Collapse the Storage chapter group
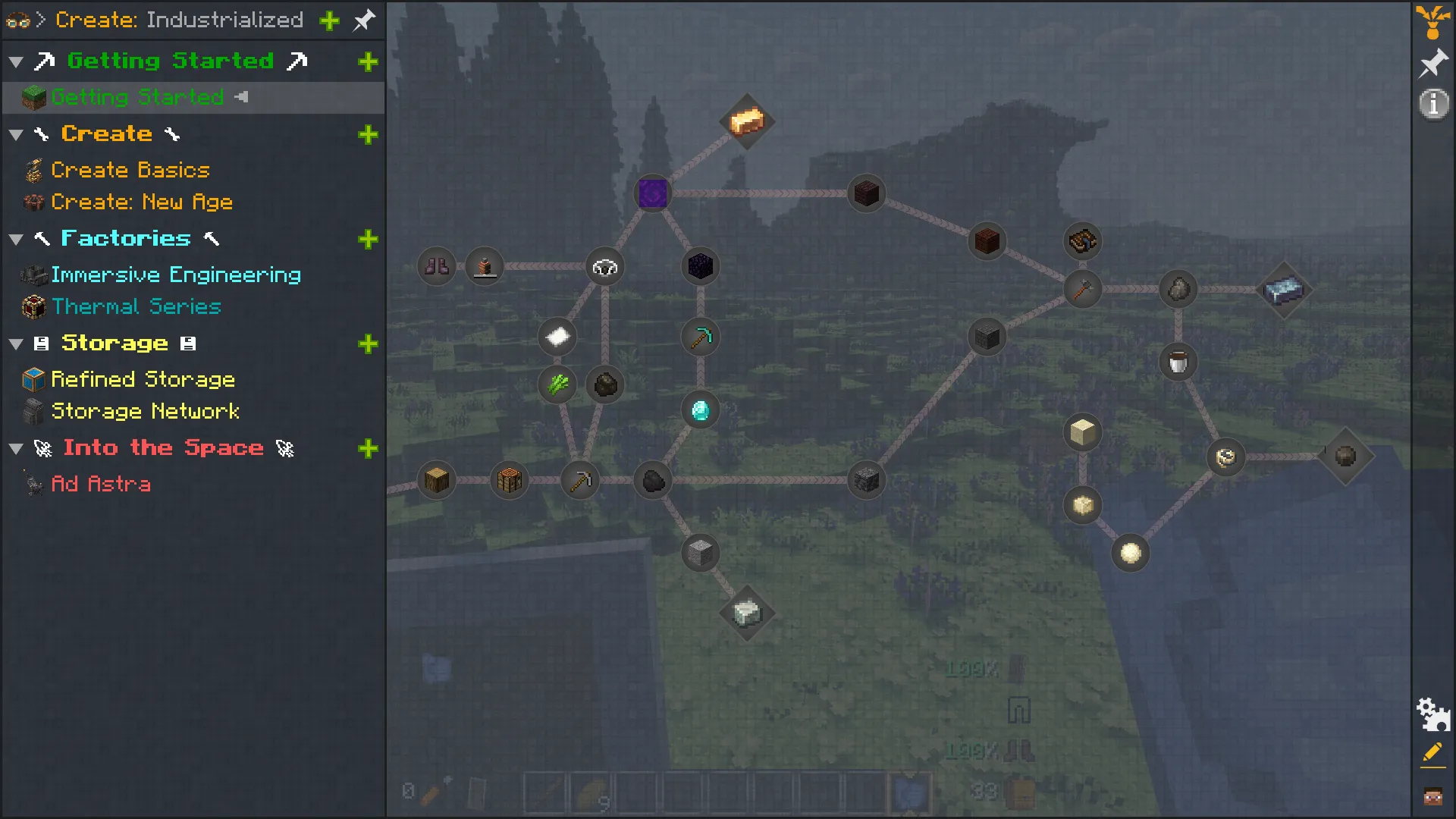 coord(16,344)
